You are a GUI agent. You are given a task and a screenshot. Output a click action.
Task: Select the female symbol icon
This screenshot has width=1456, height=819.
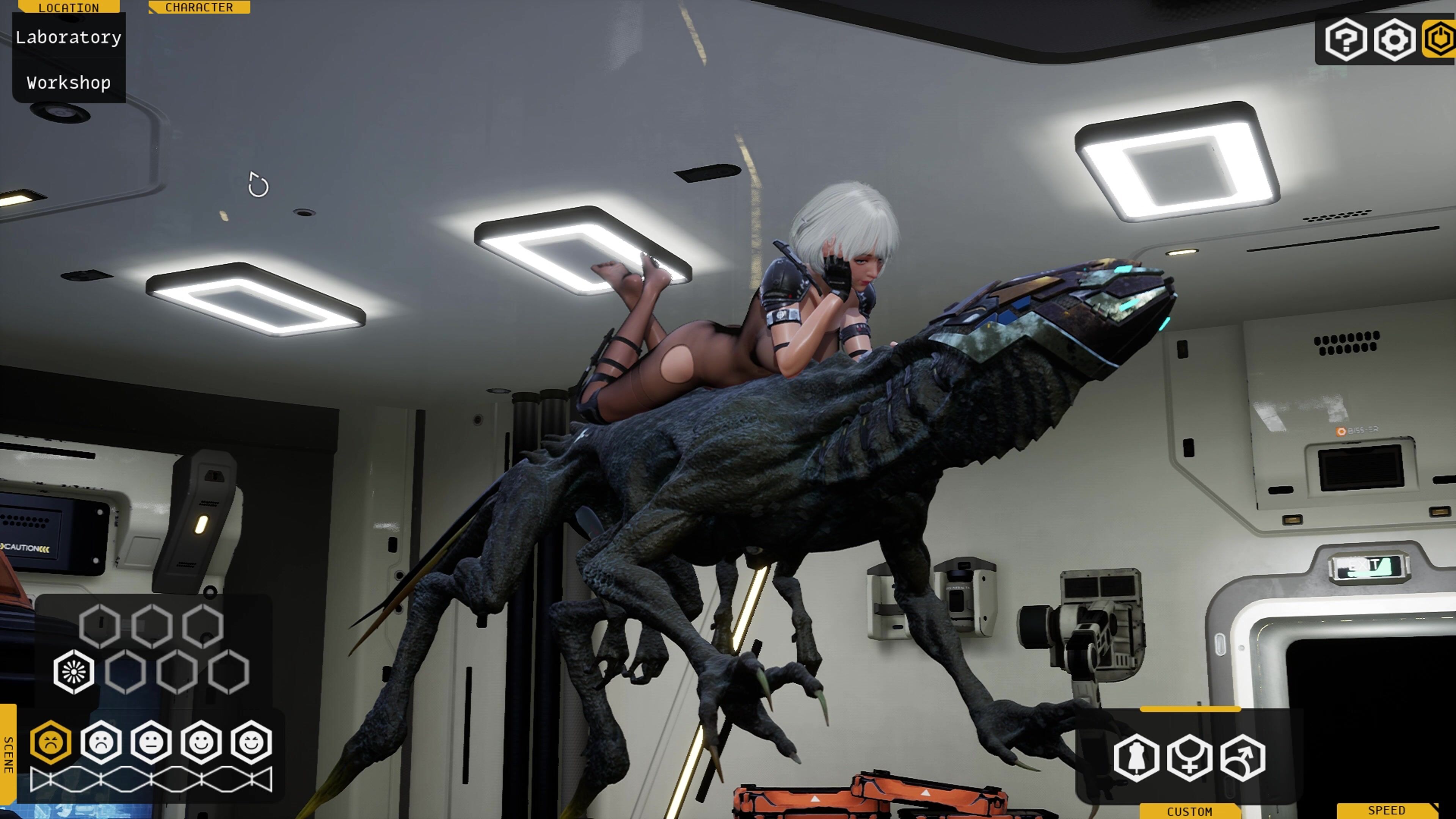(x=1189, y=758)
